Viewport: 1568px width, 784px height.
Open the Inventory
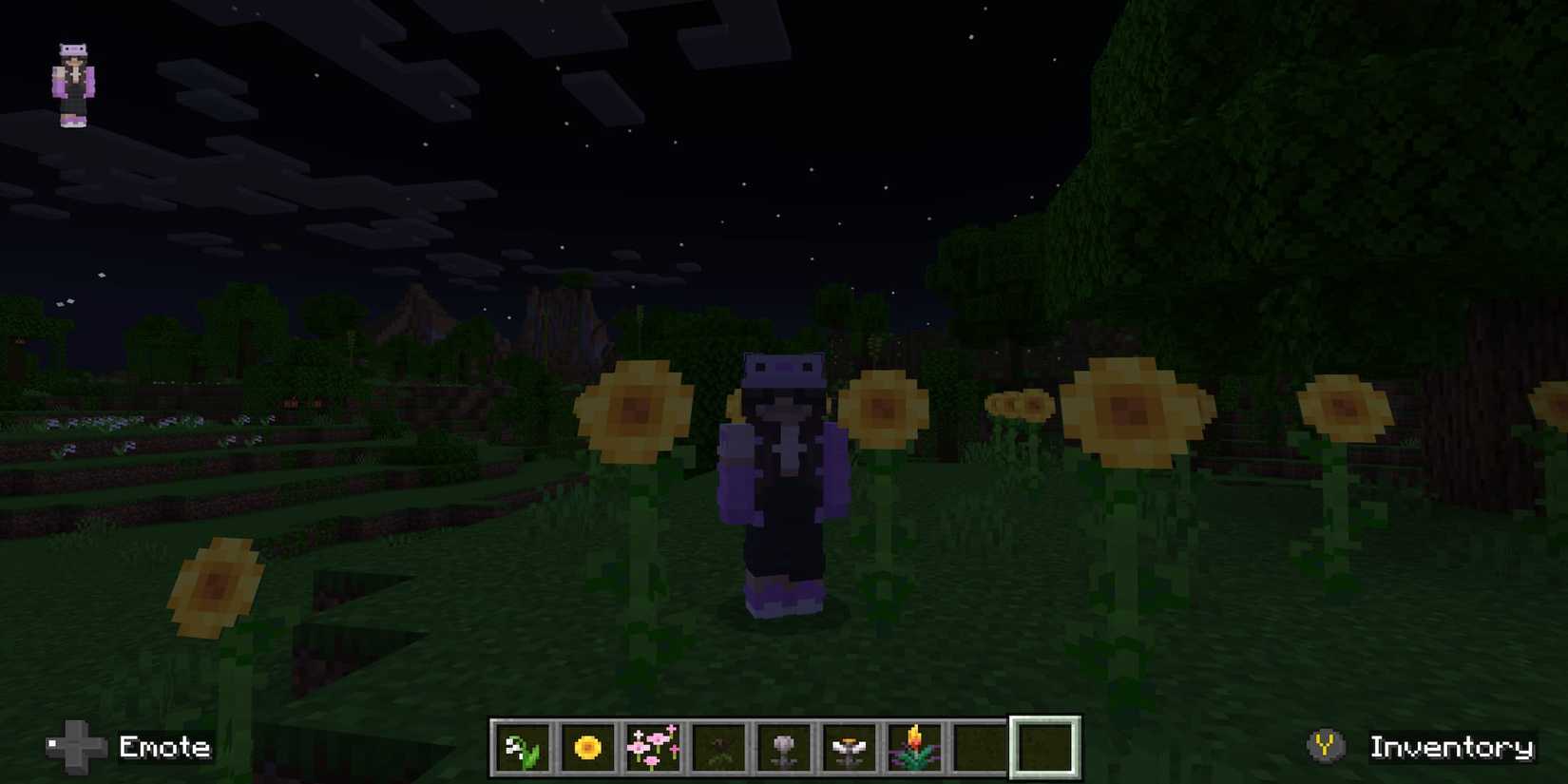tap(1451, 747)
